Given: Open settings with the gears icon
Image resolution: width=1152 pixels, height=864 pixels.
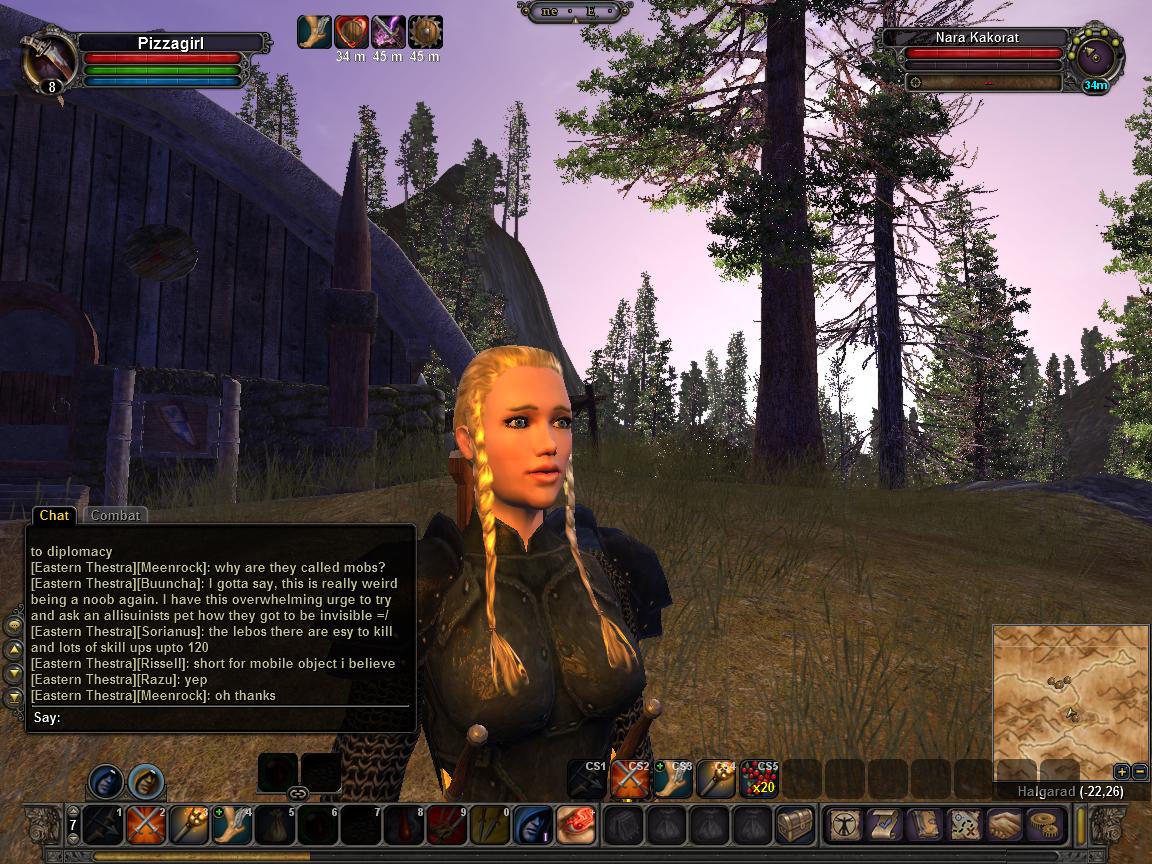Looking at the screenshot, I should pyautogui.click(x=1045, y=825).
